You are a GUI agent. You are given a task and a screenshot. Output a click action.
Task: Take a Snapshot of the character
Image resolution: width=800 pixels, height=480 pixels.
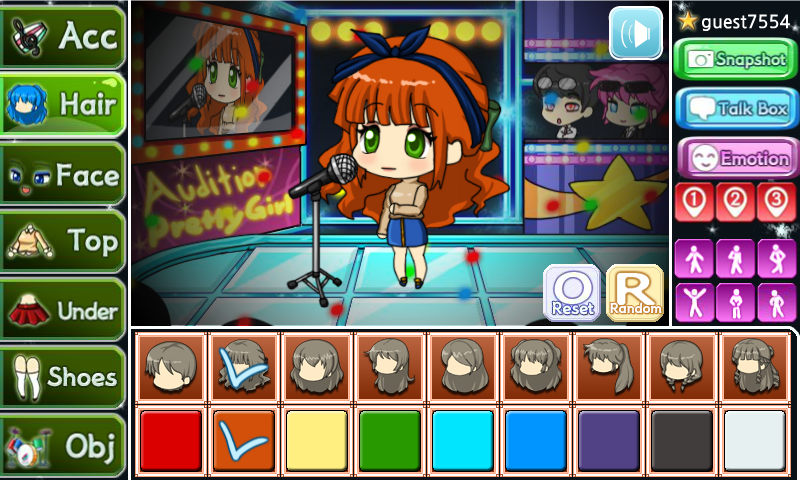coord(735,59)
